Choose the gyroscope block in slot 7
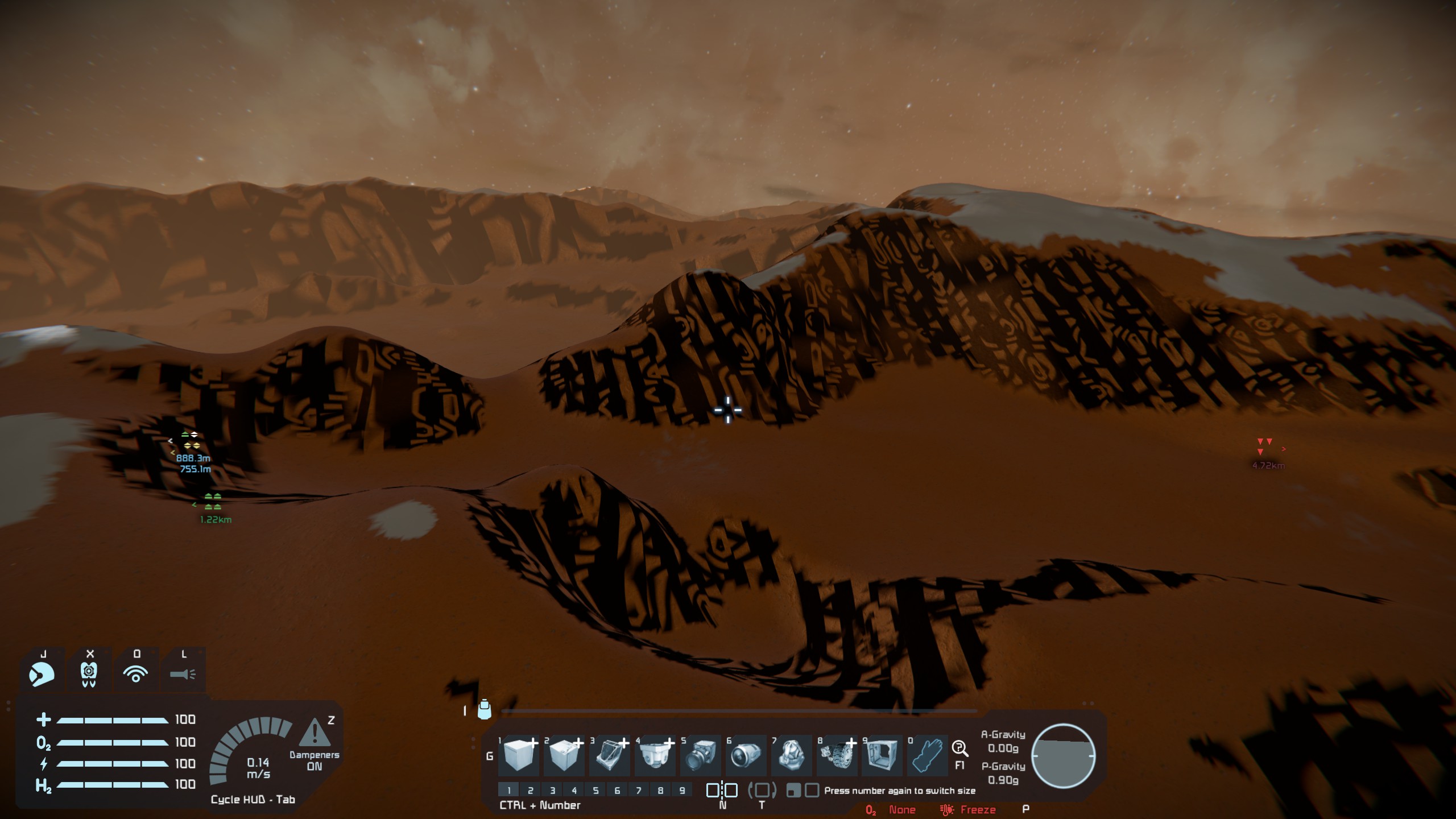 pyautogui.click(x=791, y=755)
